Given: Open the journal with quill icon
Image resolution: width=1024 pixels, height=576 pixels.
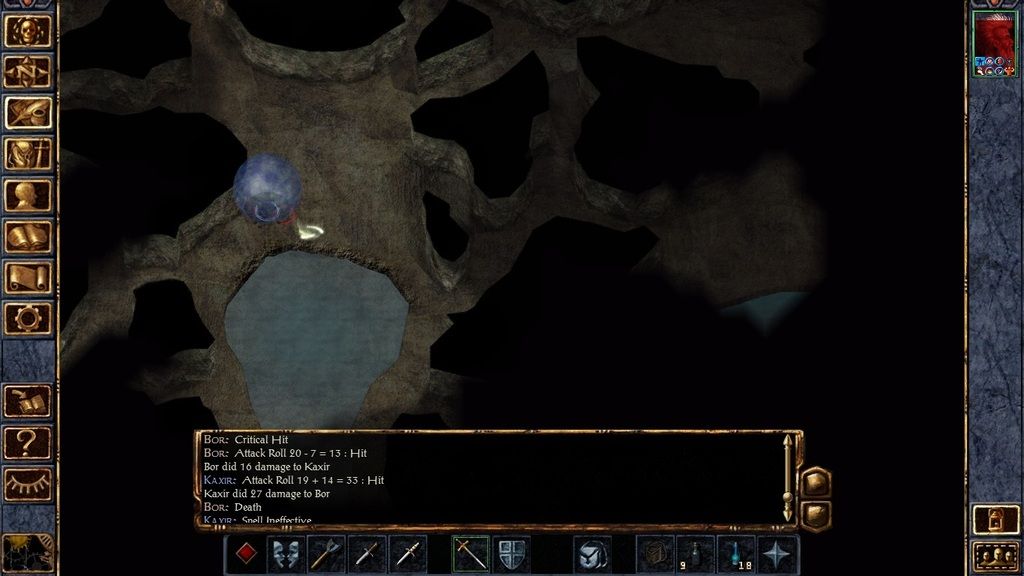Looking at the screenshot, I should 28,112.
